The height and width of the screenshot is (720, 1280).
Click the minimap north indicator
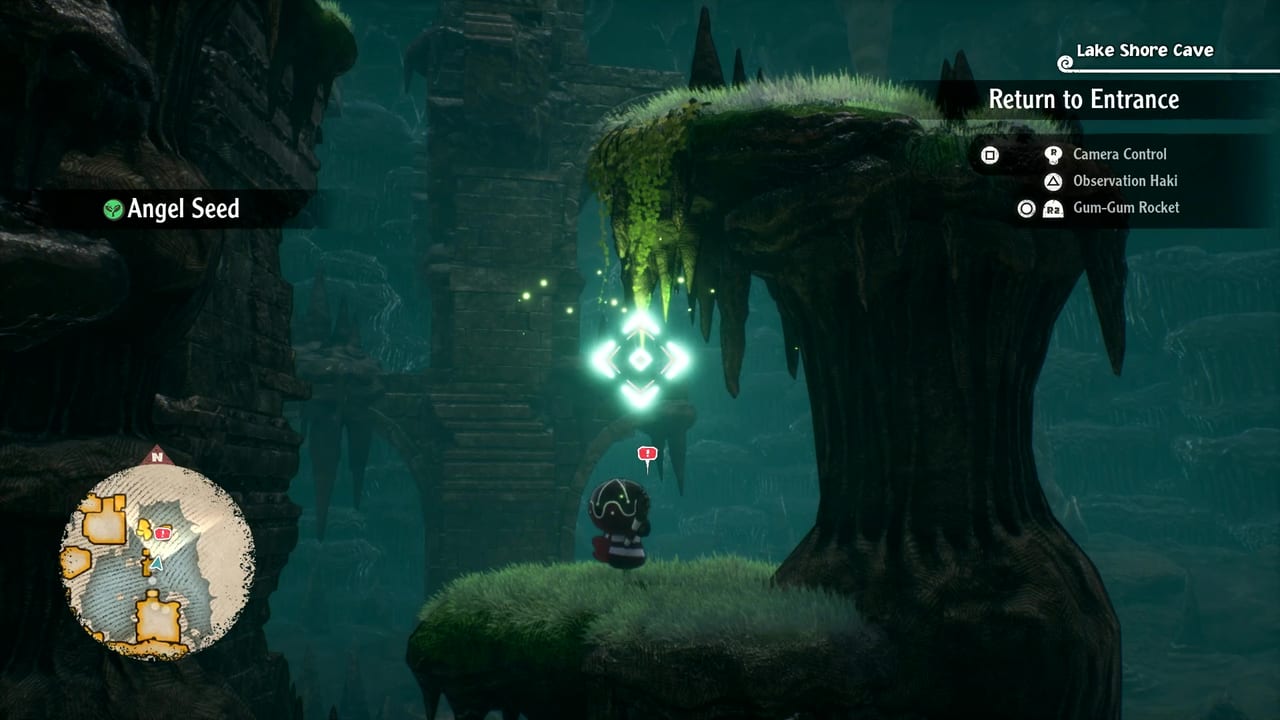(156, 457)
